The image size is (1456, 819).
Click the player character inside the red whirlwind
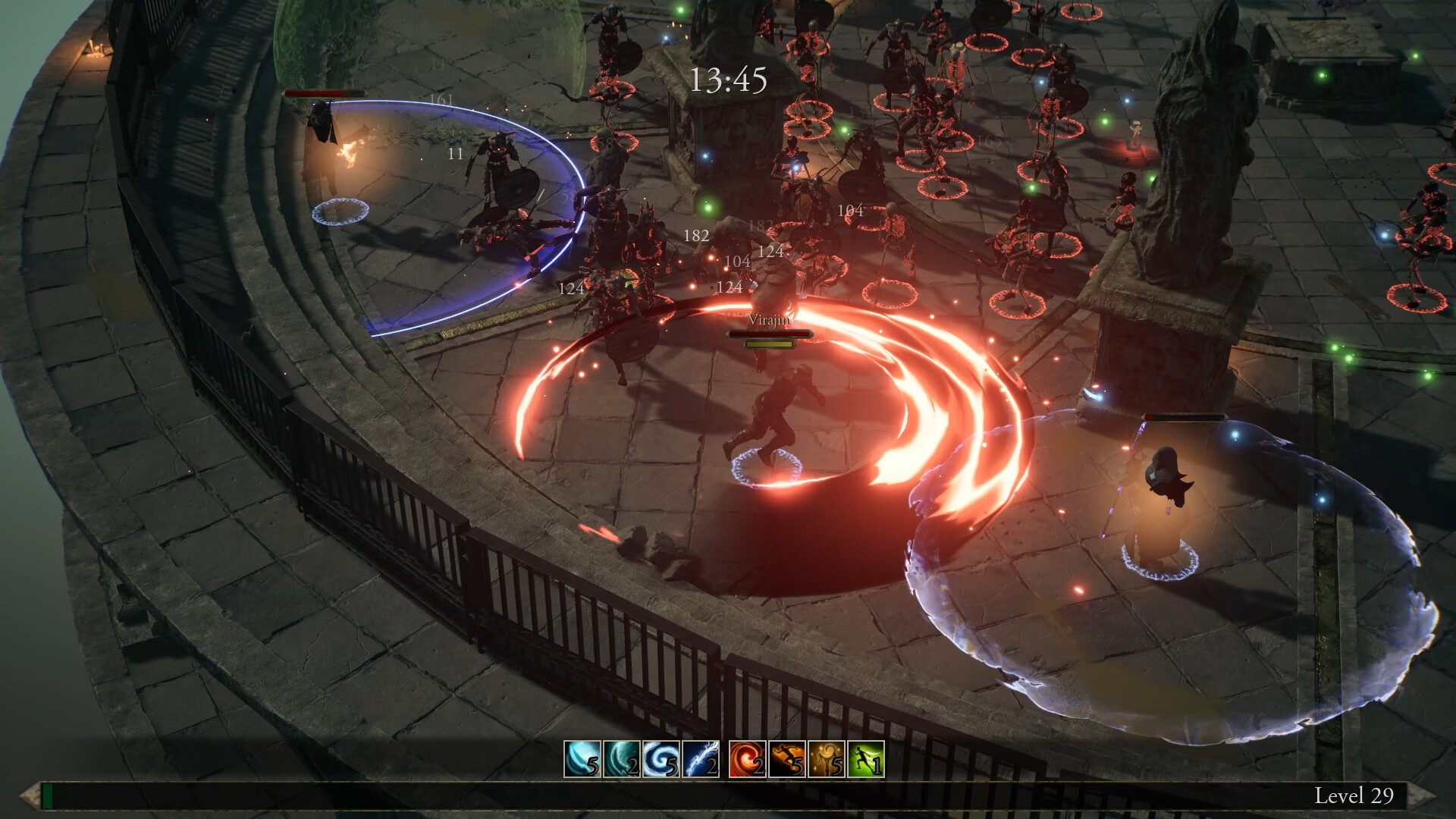781,409
